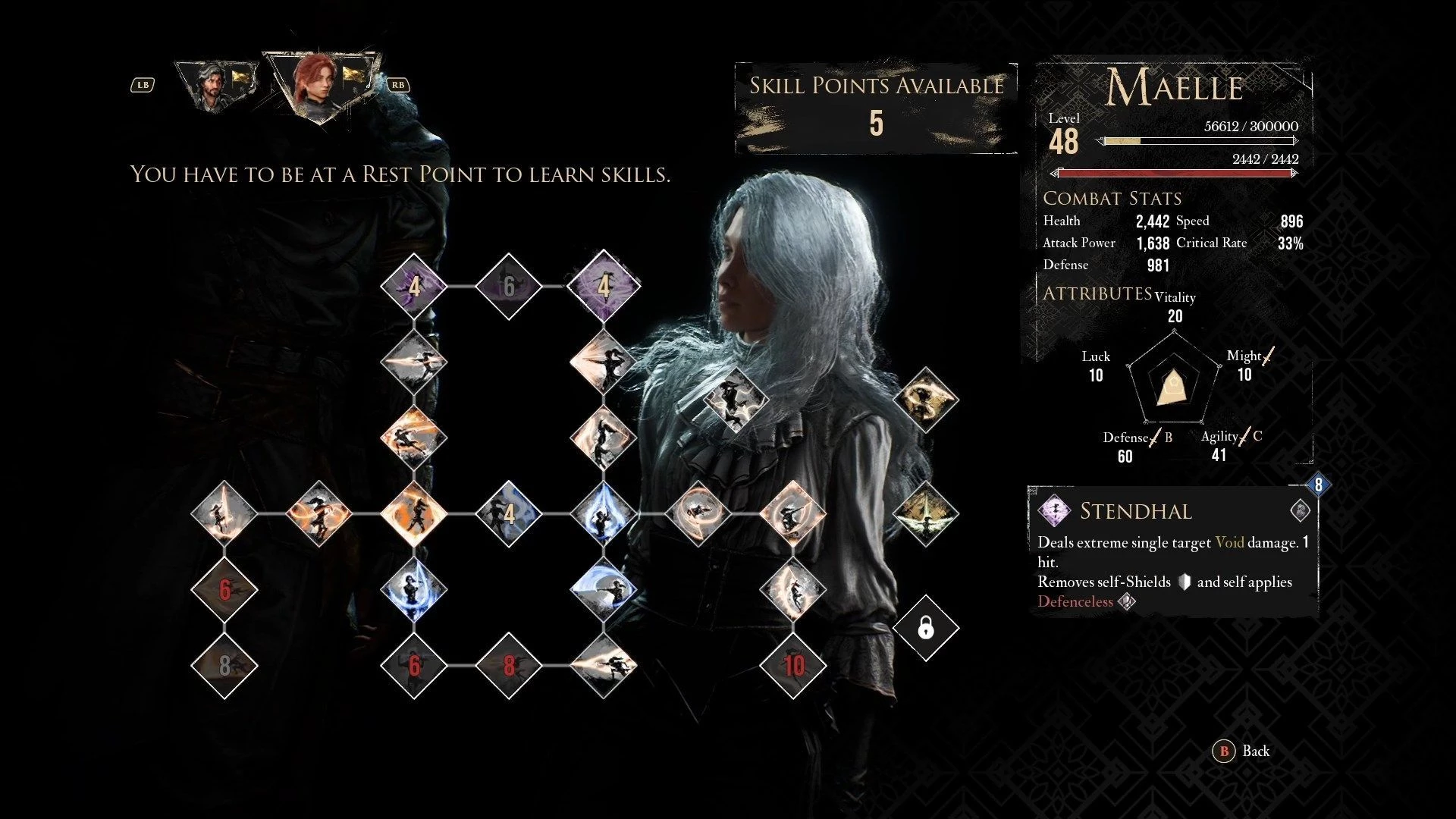Choose the grey skill node marked 6
Image resolution: width=1456 pixels, height=819 pixels.
(509, 287)
